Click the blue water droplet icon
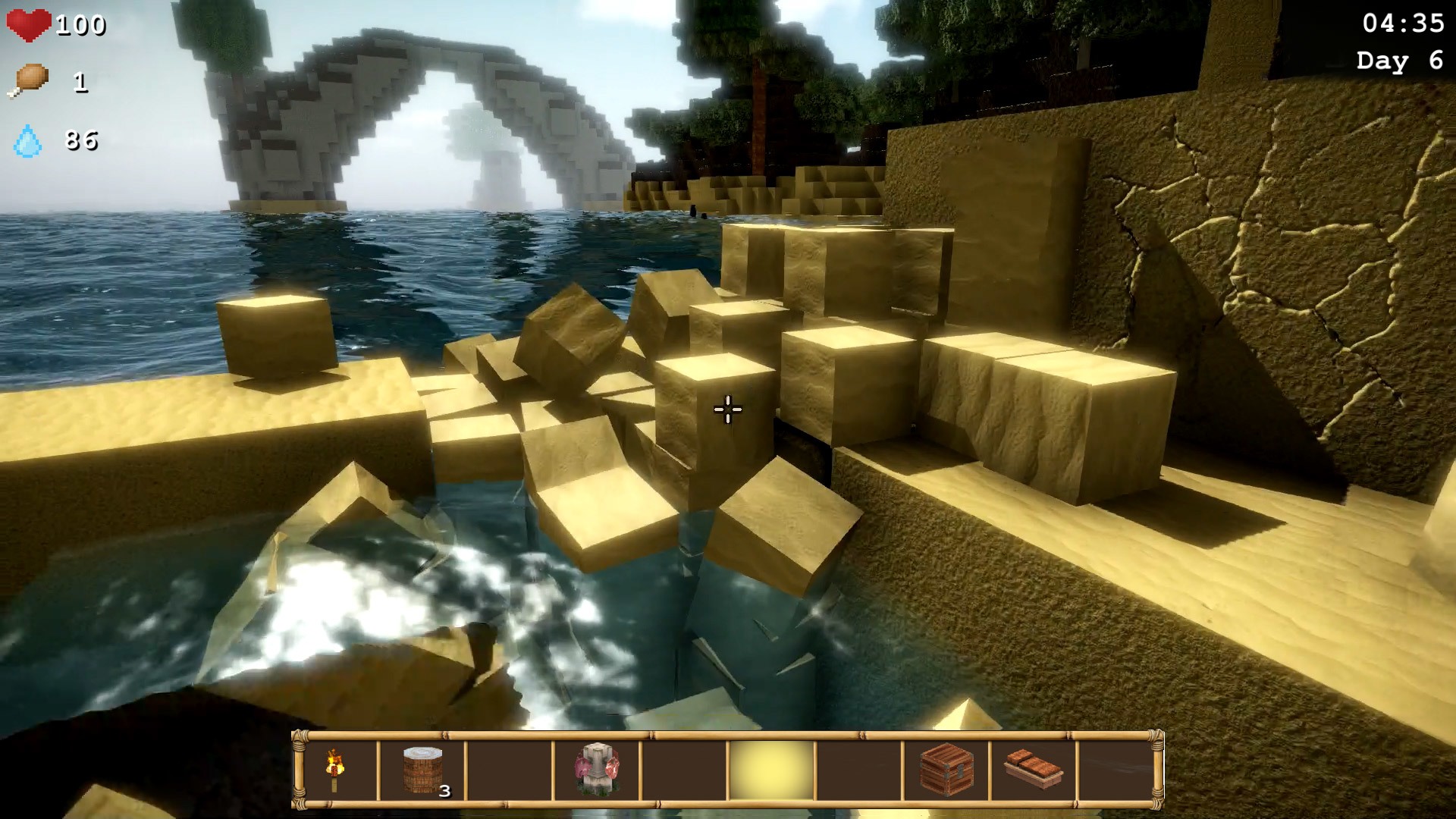1456x819 pixels. click(29, 140)
